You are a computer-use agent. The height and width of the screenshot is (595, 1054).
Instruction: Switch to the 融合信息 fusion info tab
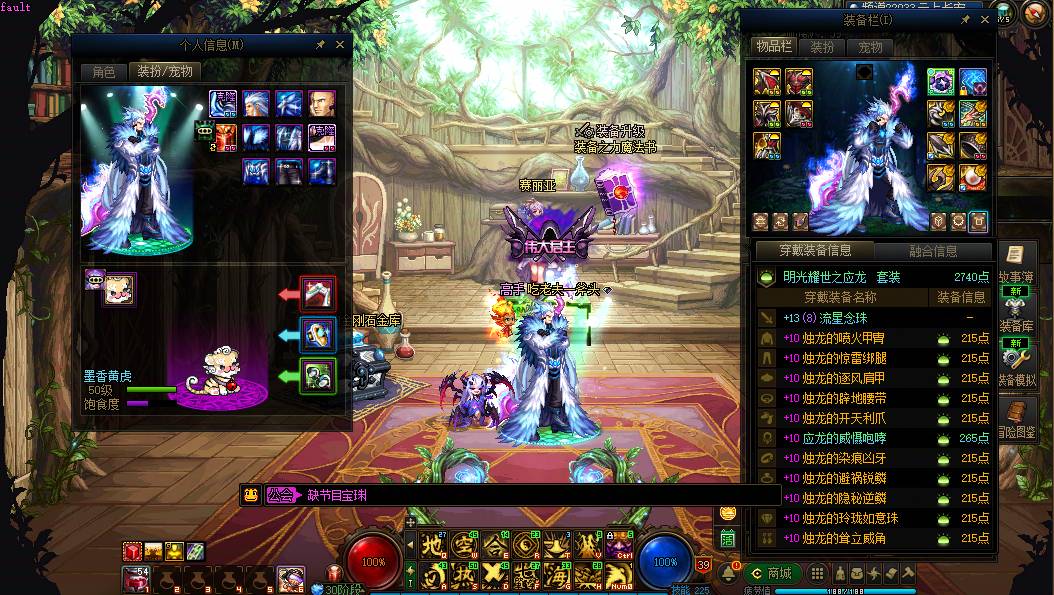pyautogui.click(x=933, y=251)
